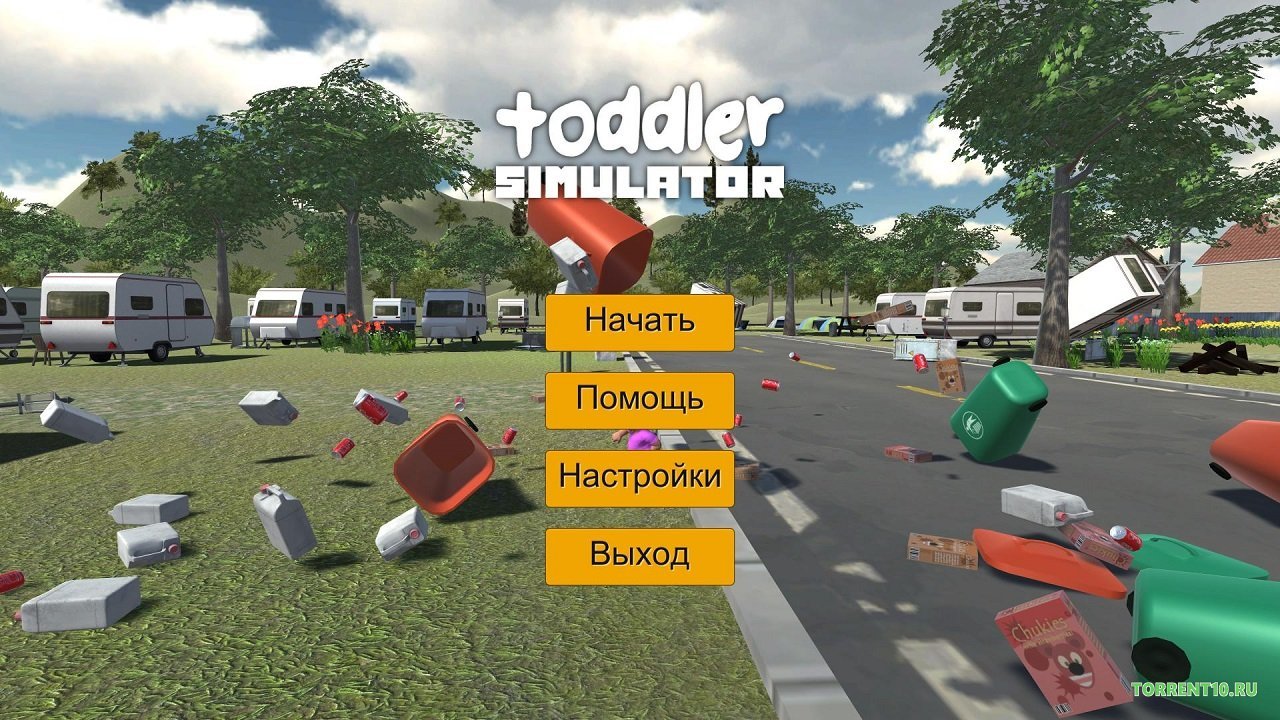This screenshot has width=1280, height=720.
Task: Open the Настройки settings menu
Action: 639,478
